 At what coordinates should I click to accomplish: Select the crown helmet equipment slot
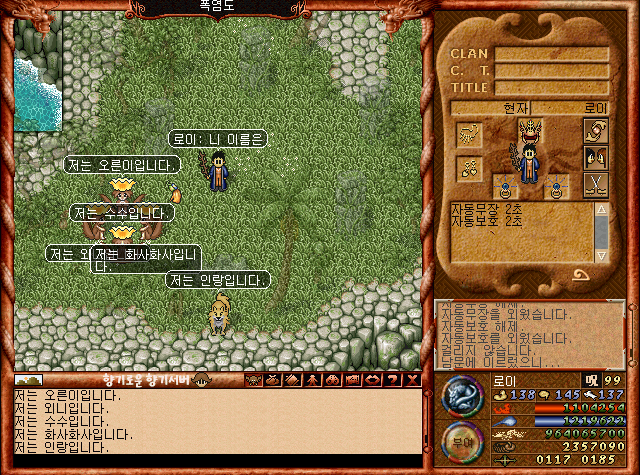[530, 130]
